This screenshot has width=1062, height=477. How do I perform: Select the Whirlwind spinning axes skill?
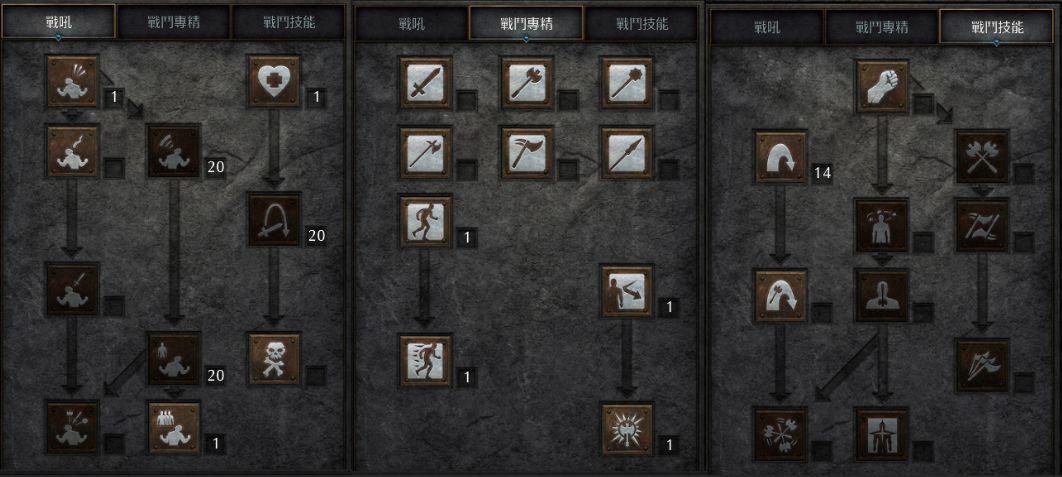click(782, 433)
